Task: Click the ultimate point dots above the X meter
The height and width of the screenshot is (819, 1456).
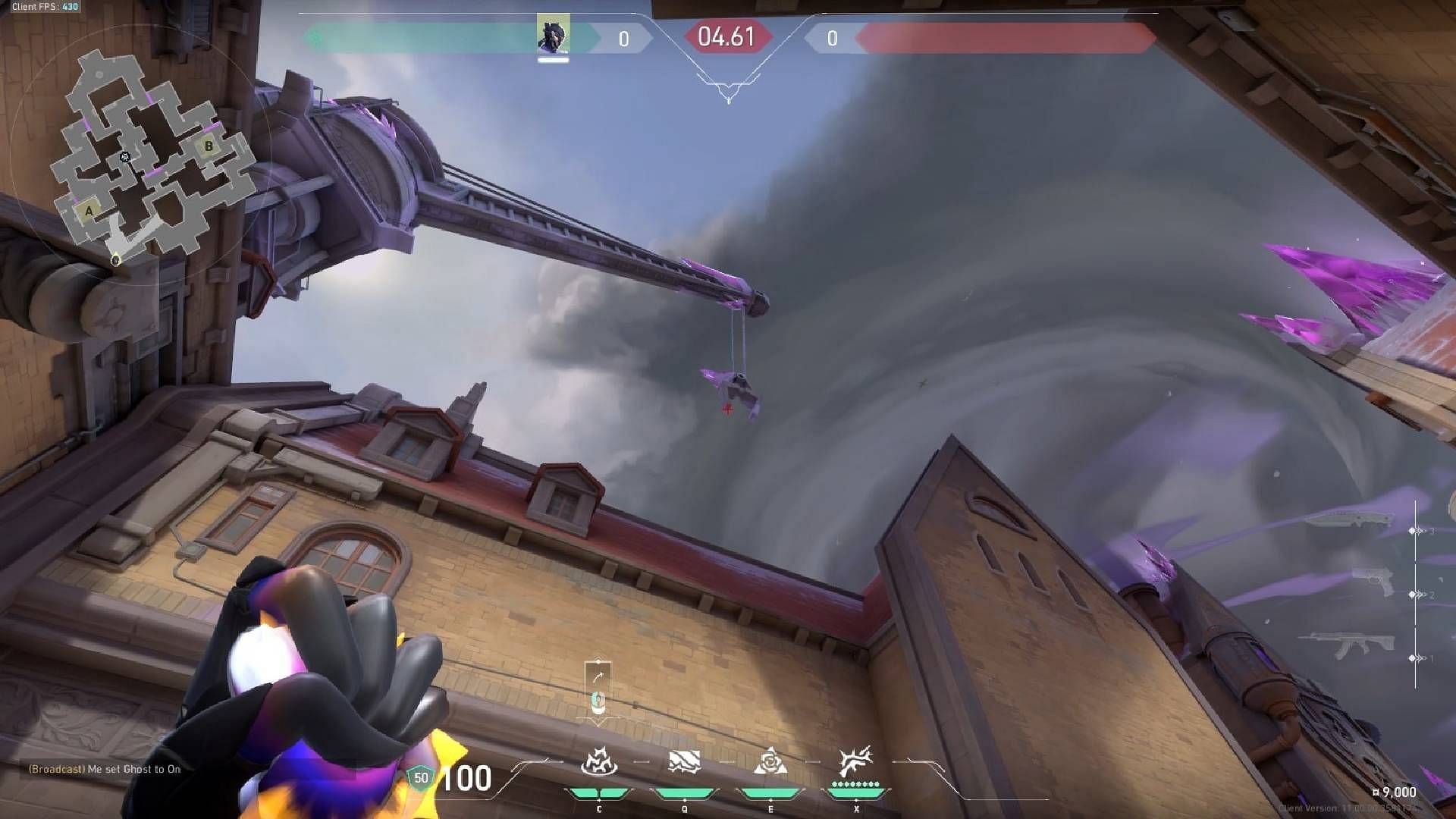Action: (855, 783)
